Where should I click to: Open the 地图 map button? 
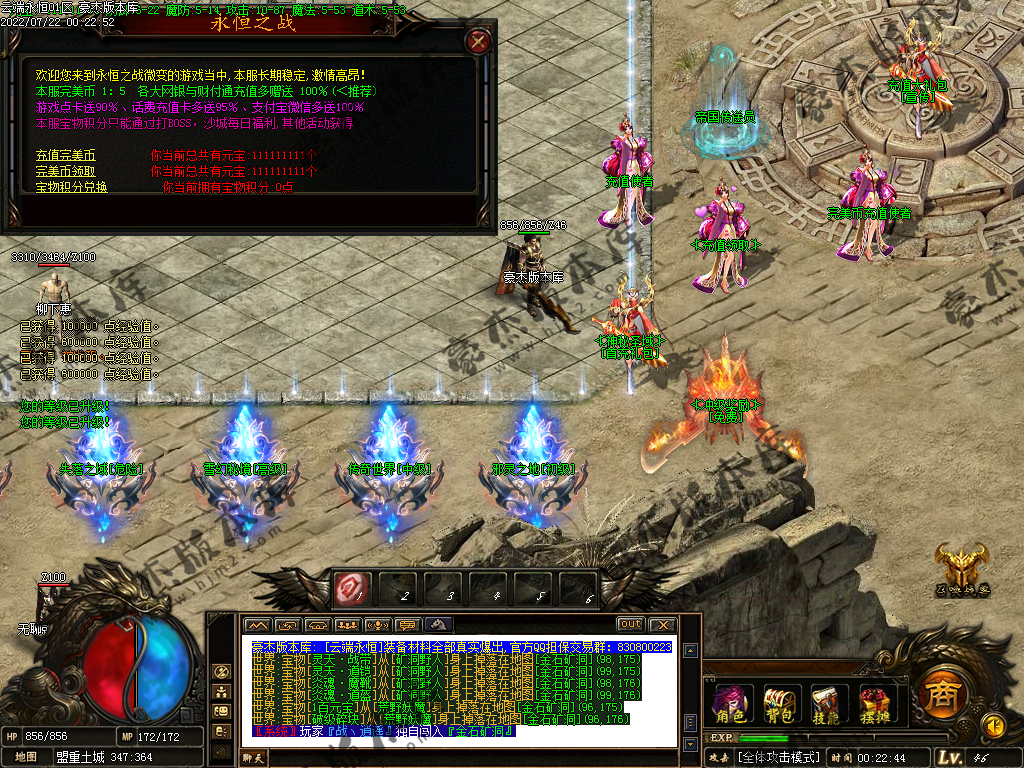(26, 757)
